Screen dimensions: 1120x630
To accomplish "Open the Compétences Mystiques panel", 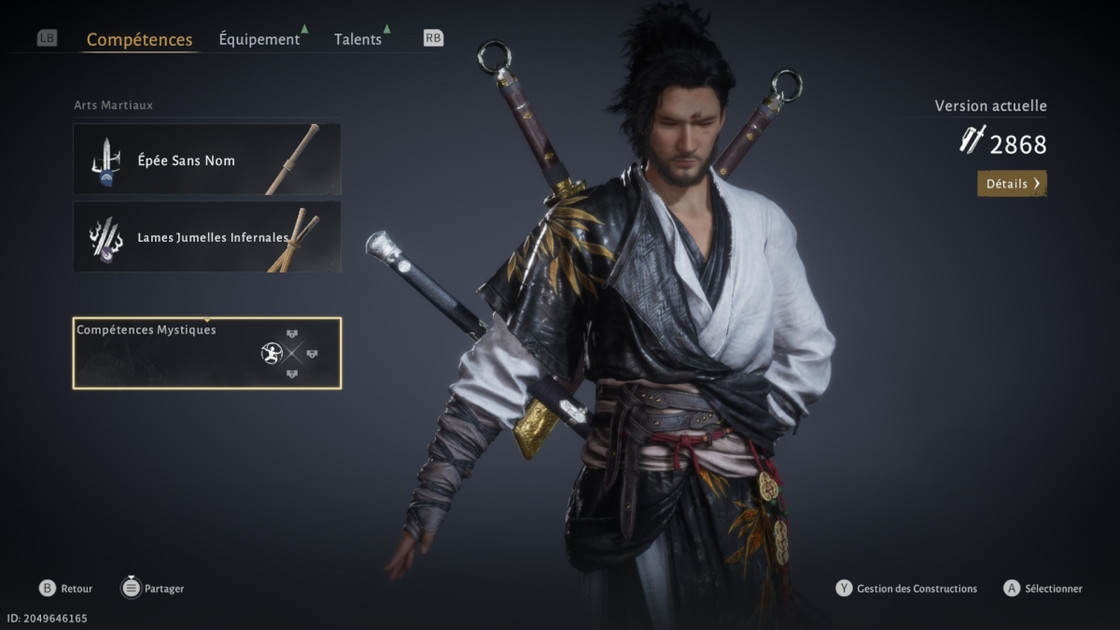I will (207, 353).
